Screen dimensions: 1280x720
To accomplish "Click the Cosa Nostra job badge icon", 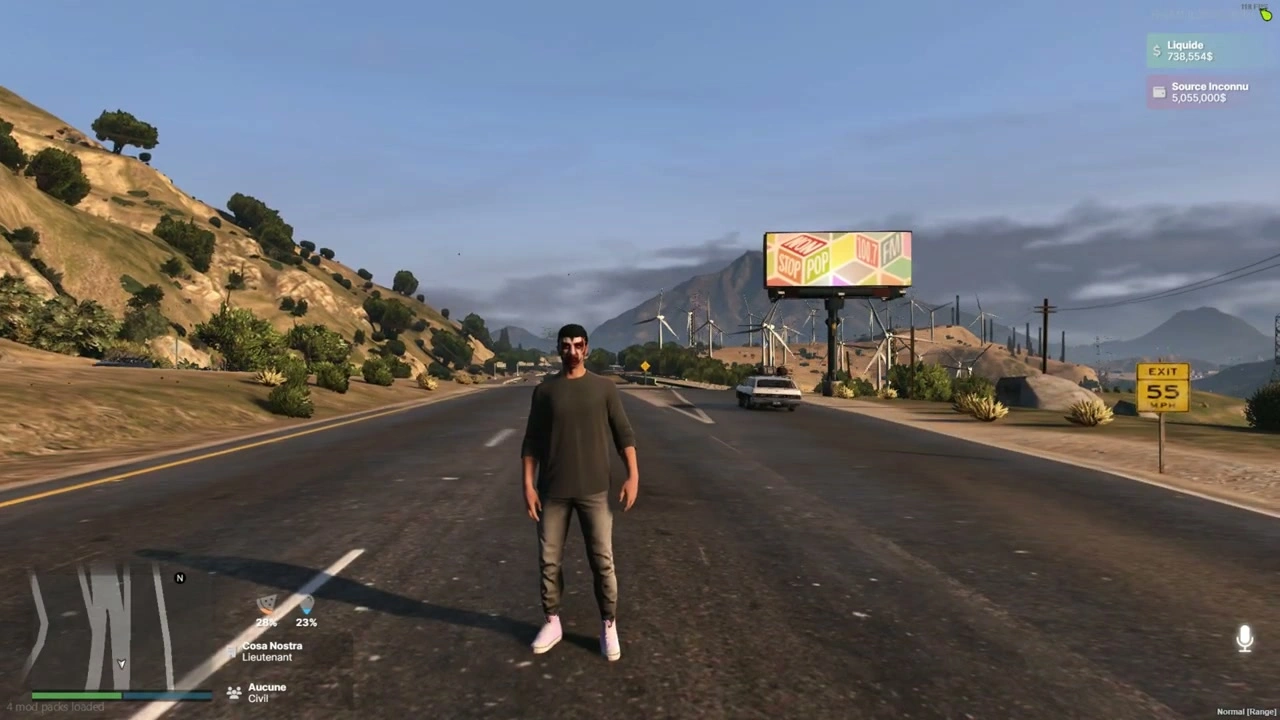I will 231,651.
